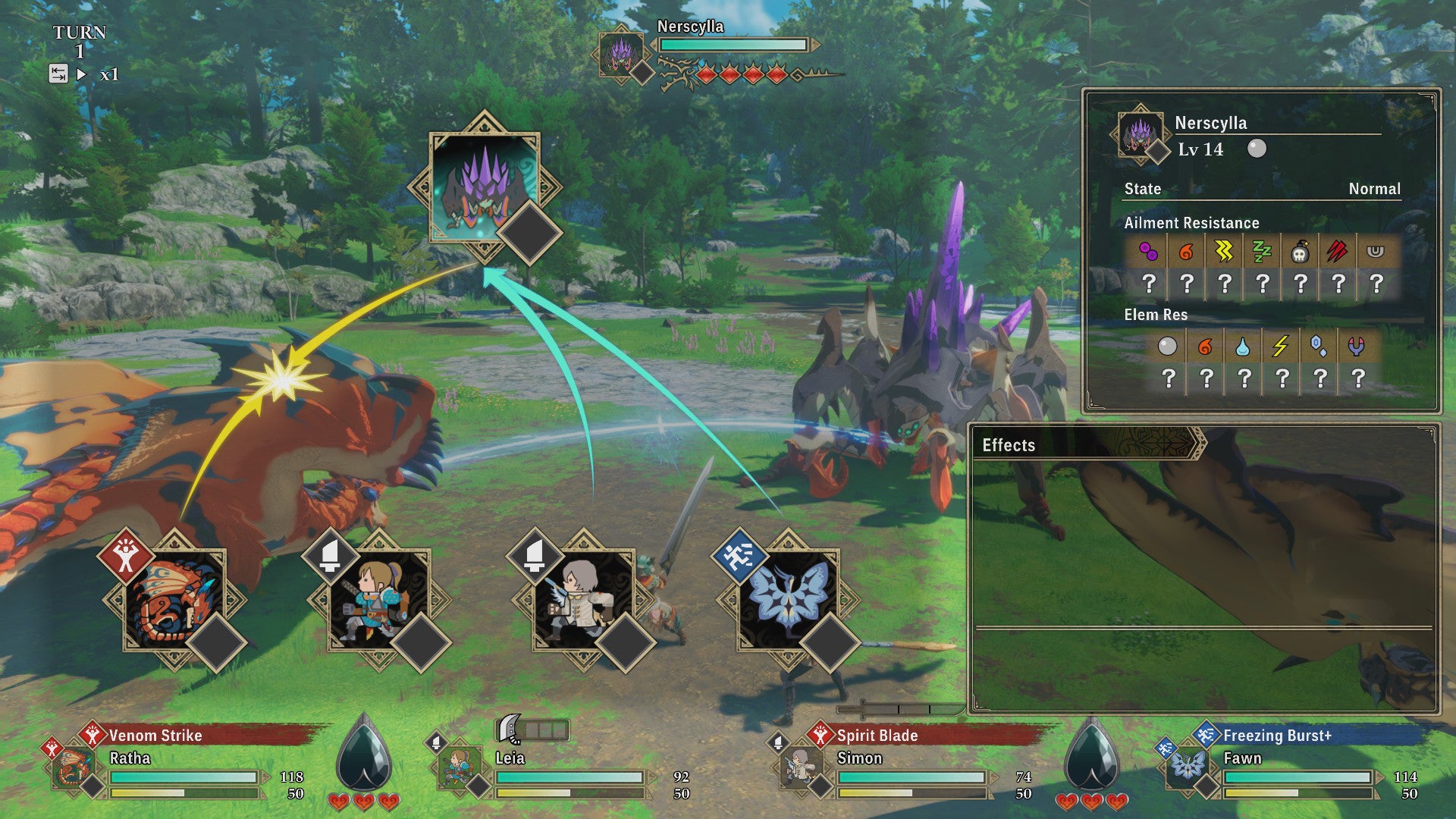Inspect the sleep ailment resistance icon
The image size is (1456, 819).
tap(1262, 252)
